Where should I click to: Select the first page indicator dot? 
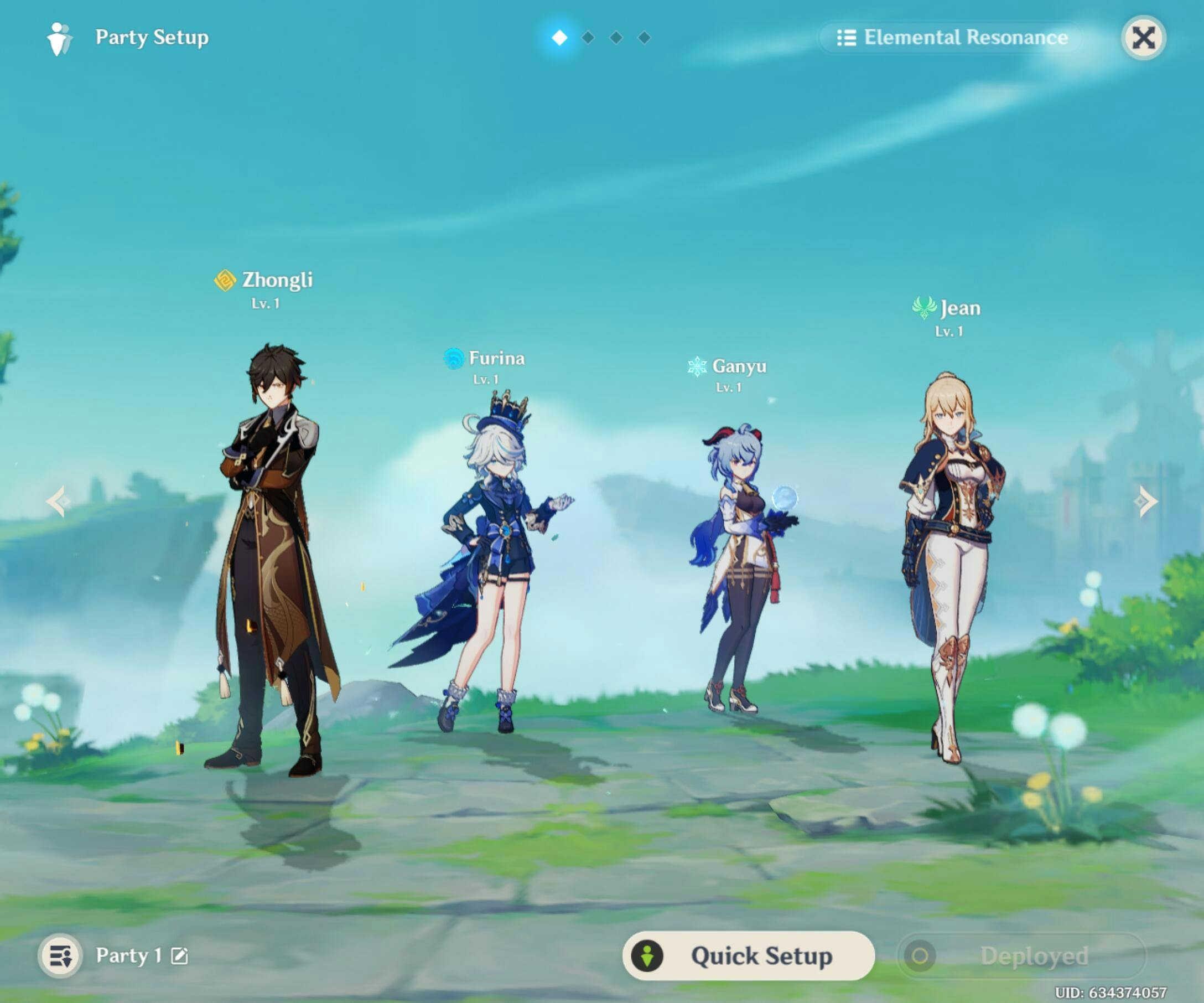pos(559,38)
